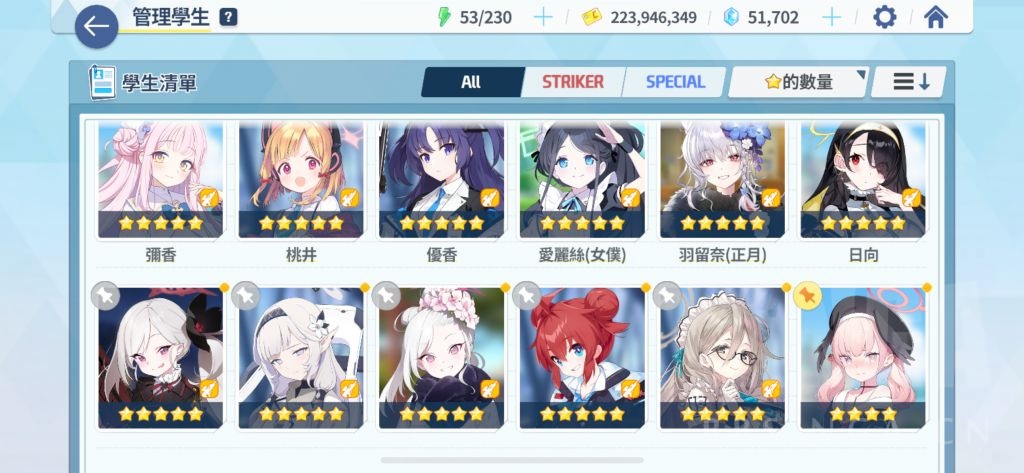
Task: Buy gems with the plus button
Action: click(831, 17)
